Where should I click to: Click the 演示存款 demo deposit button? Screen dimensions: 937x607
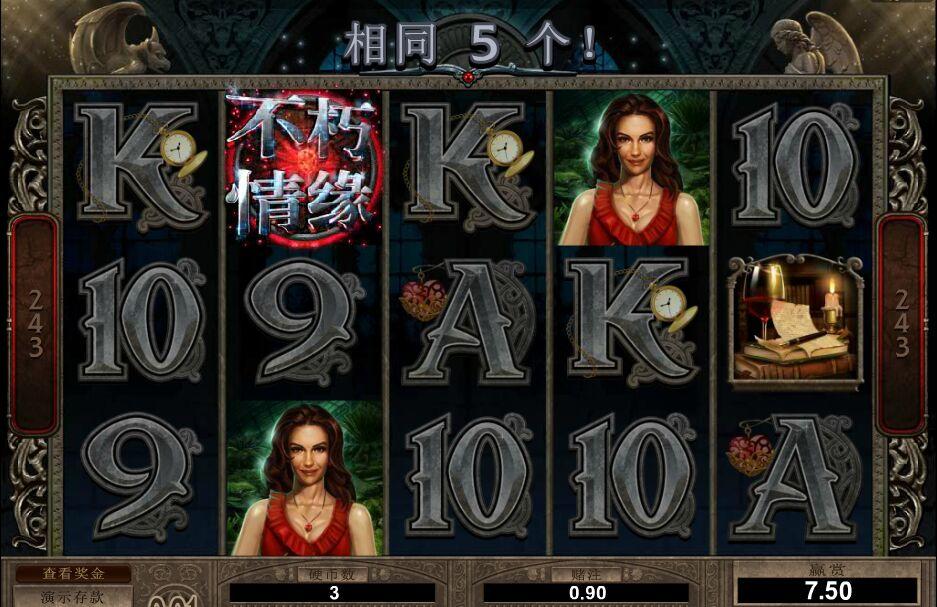72,597
